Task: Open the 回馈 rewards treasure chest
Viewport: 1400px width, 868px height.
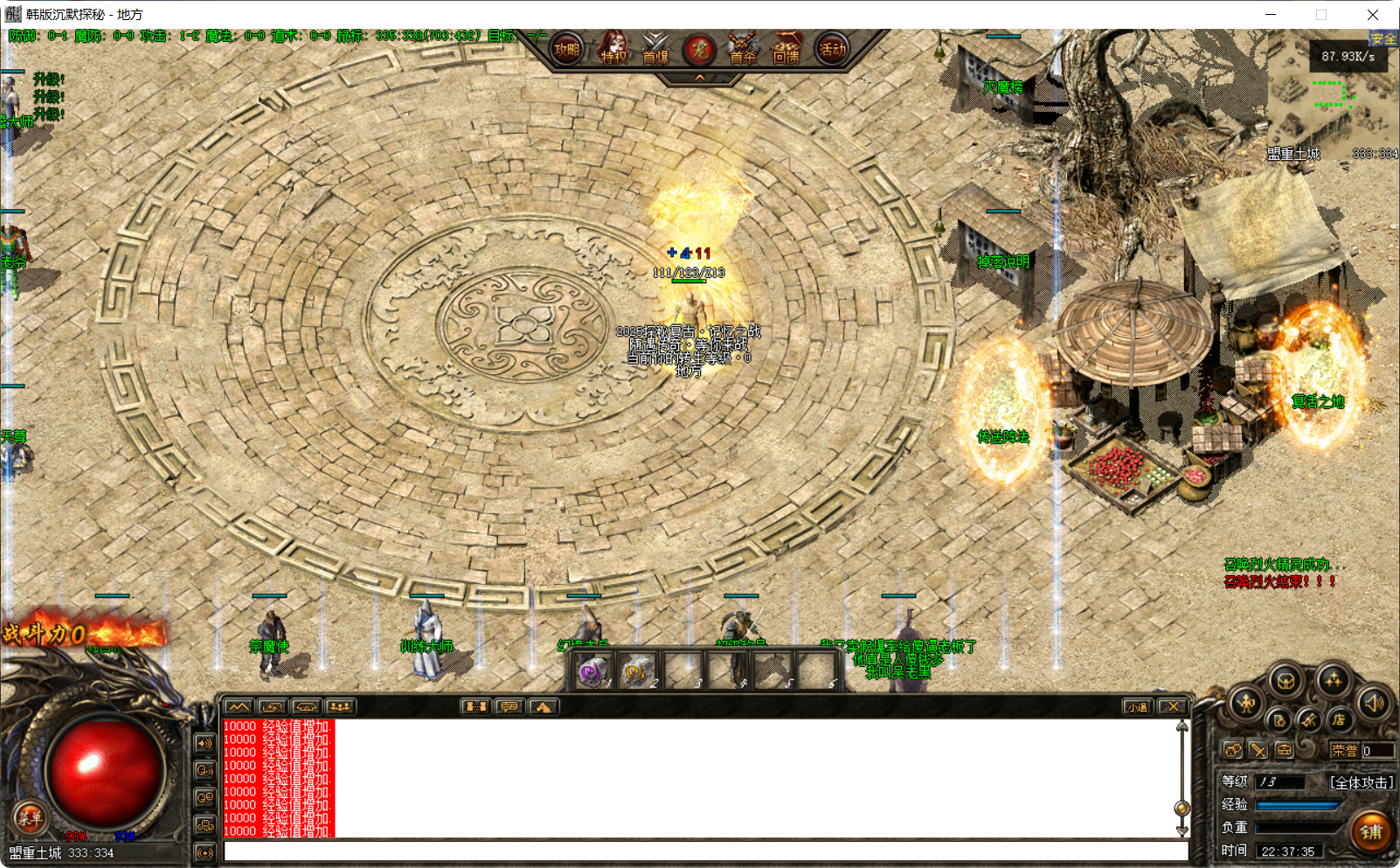Action: 787,50
